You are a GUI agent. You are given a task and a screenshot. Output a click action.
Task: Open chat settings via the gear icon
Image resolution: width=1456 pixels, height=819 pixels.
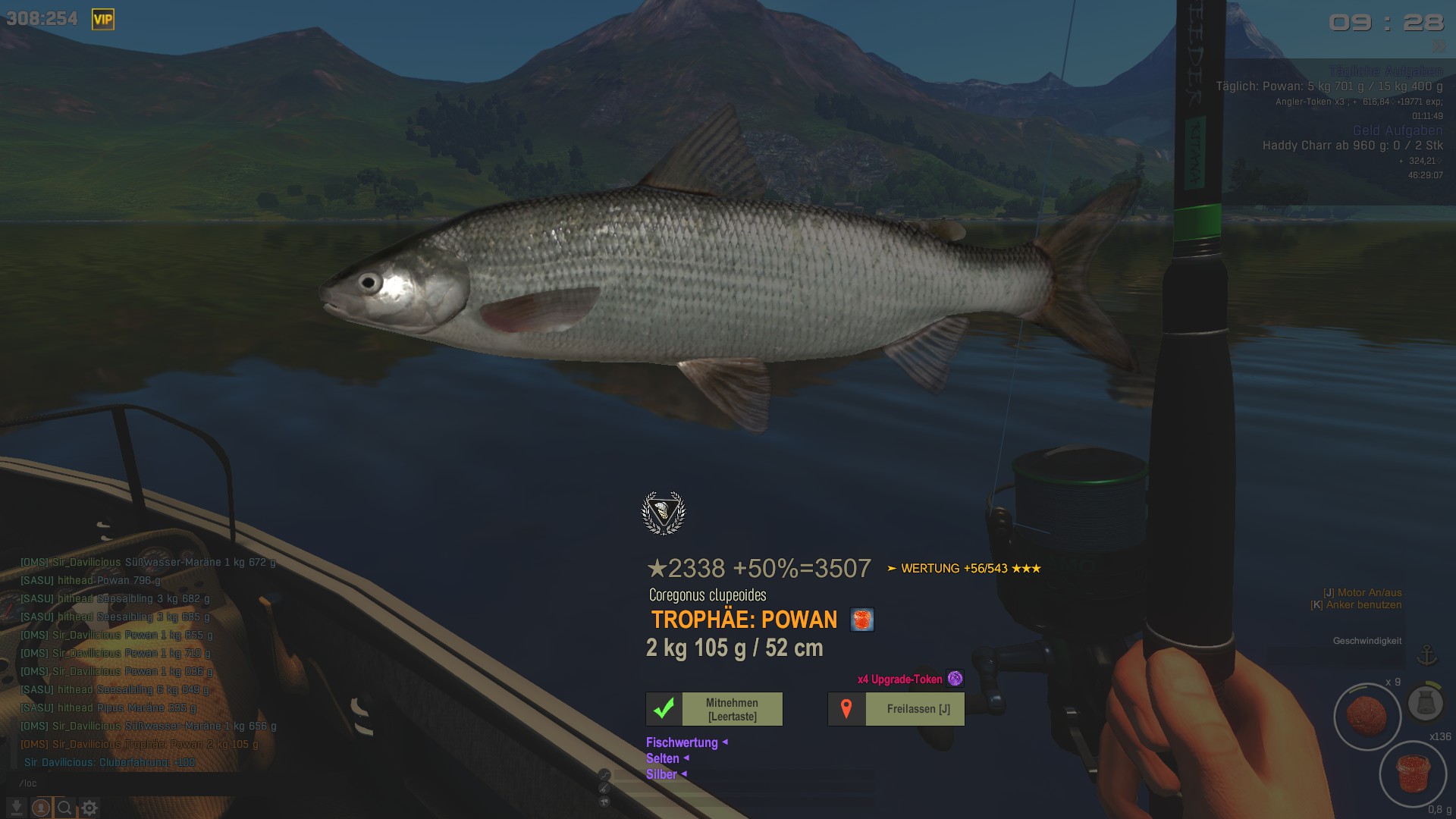click(89, 808)
